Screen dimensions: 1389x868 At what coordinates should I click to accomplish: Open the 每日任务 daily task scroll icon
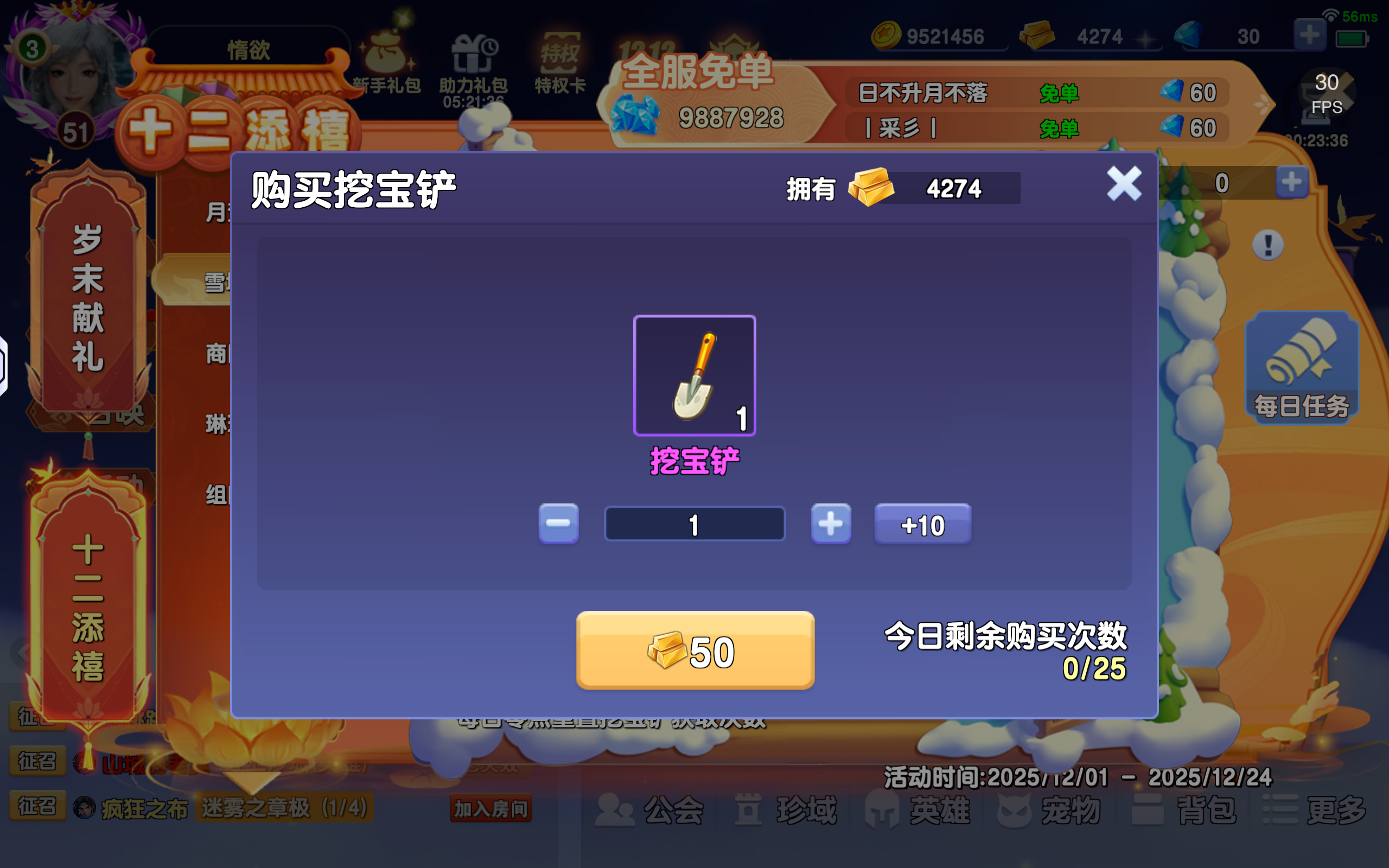[1302, 367]
